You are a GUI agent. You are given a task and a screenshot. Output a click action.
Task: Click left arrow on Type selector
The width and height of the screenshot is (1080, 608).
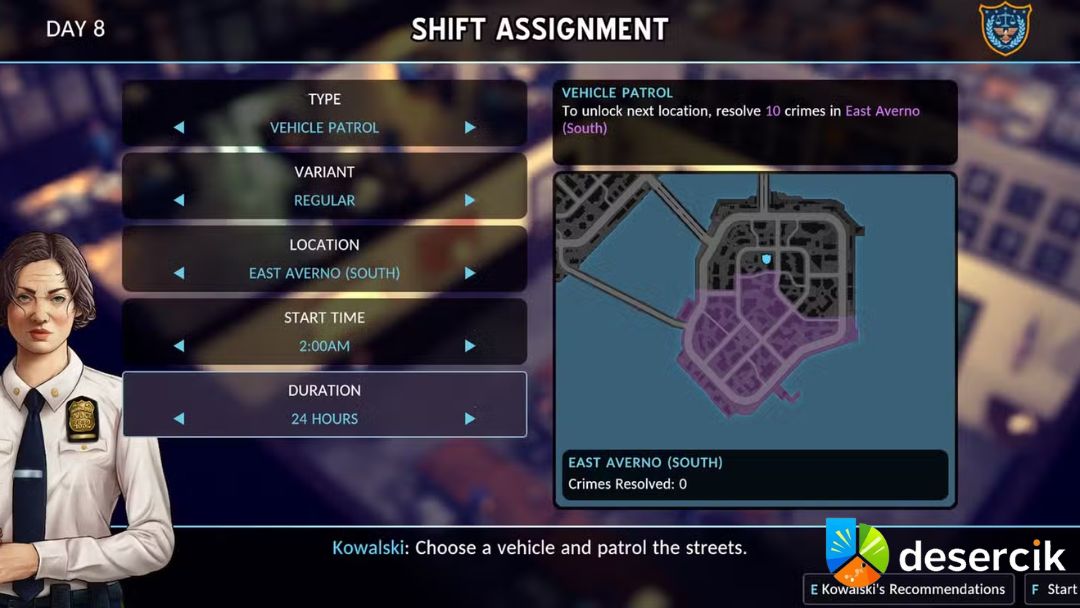click(x=179, y=128)
